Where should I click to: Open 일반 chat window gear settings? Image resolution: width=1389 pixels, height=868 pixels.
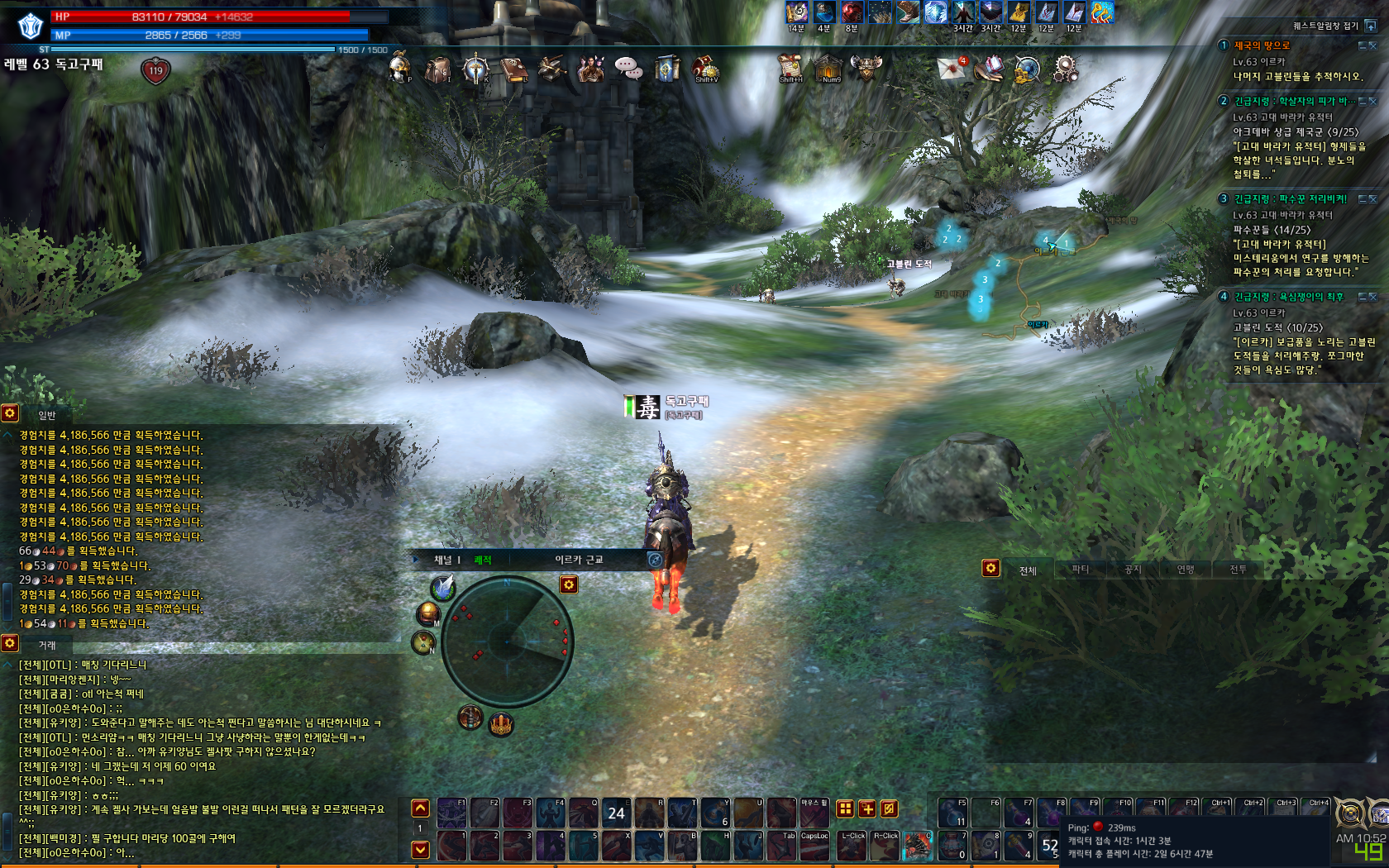point(10,413)
